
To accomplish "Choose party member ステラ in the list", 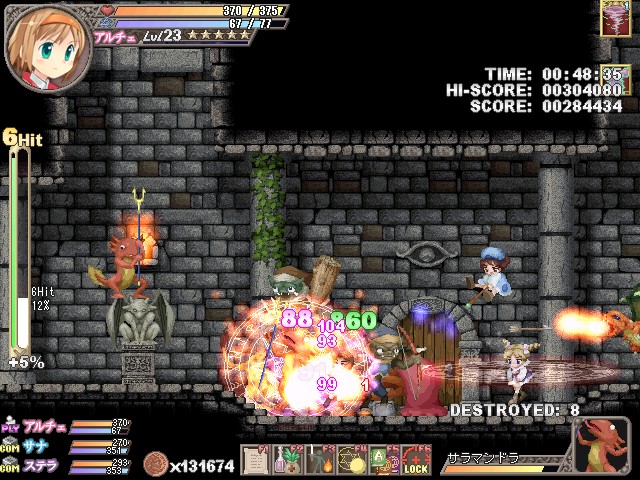I will click(42, 466).
